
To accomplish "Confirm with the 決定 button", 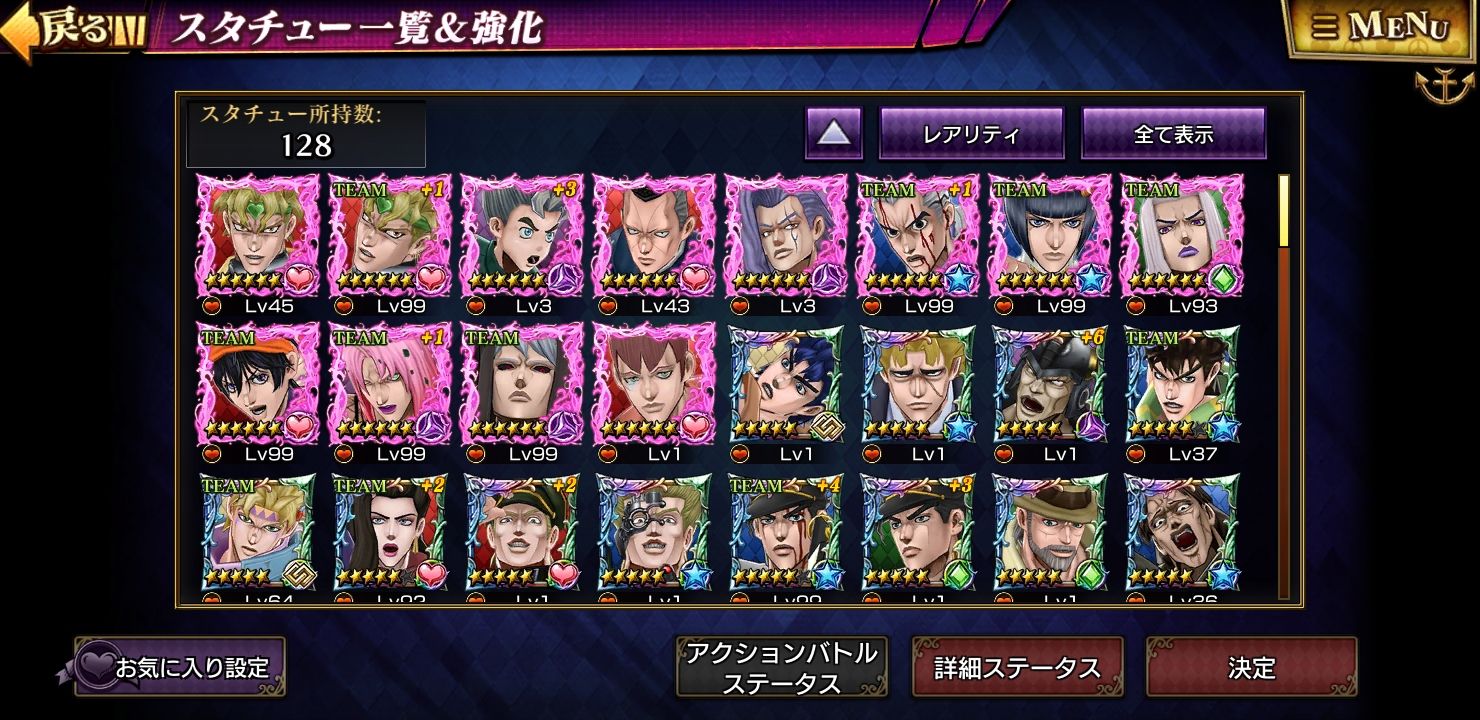I will point(1251,667).
